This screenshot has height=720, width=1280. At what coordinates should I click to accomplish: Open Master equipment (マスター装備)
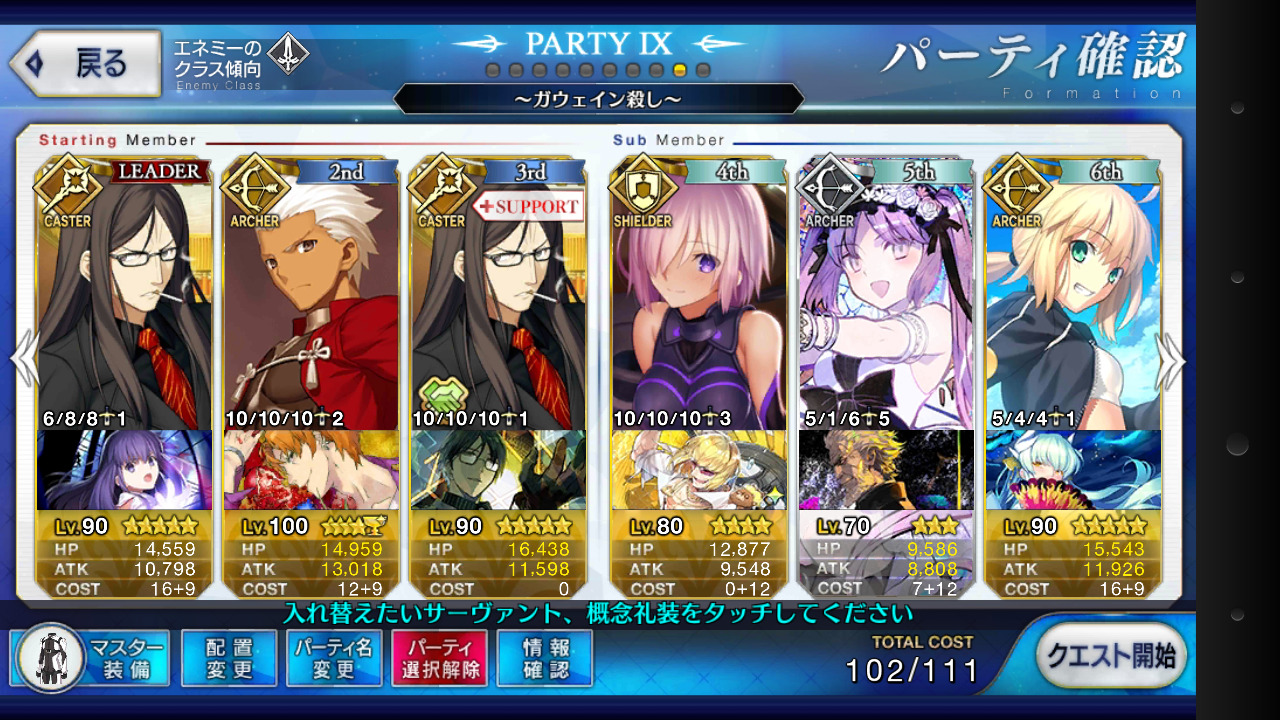[97, 658]
